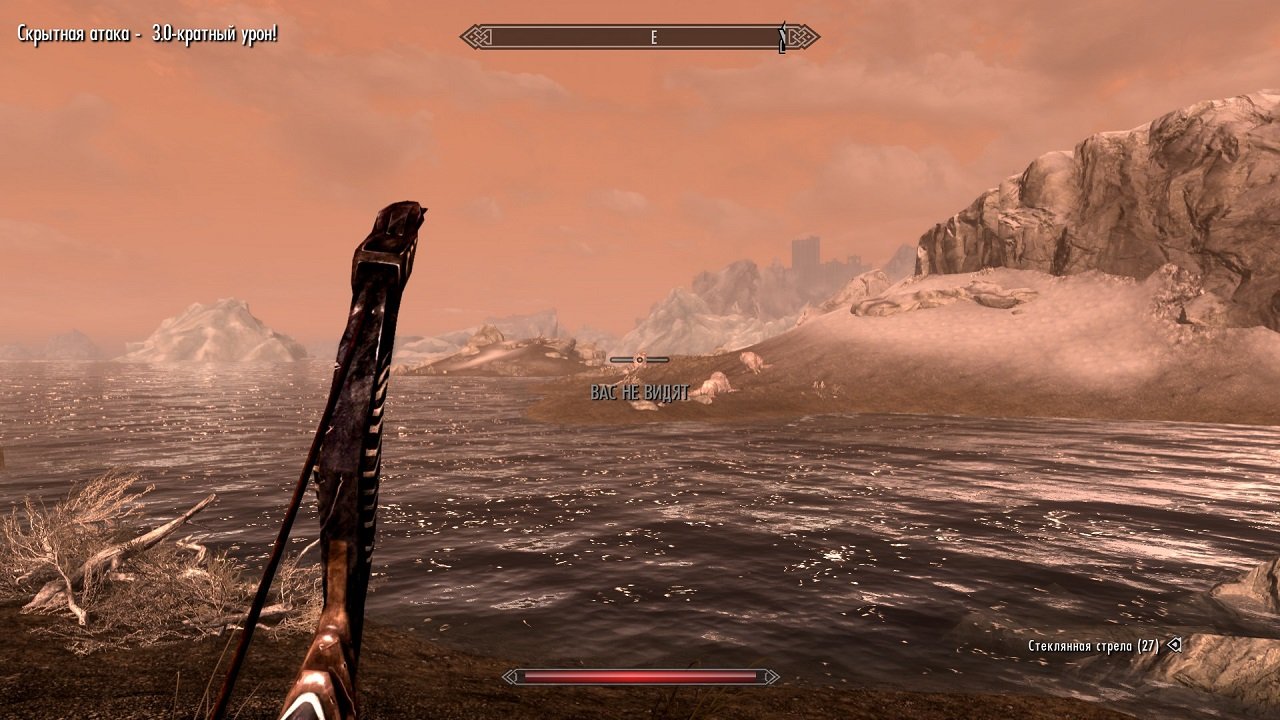
Task: Click the eye symbol above sneak status text
Action: pyautogui.click(x=638, y=360)
